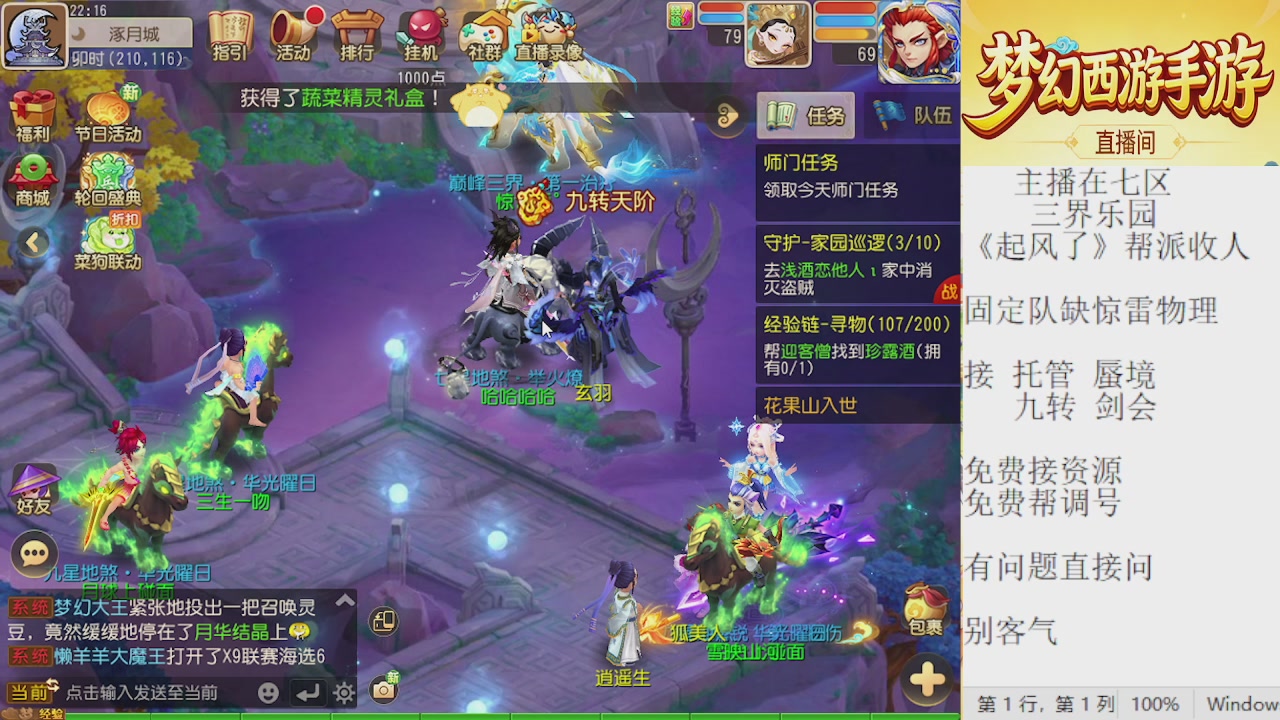Switch to the 队伍 team tab
This screenshot has height=720, width=1280.
coord(911,115)
